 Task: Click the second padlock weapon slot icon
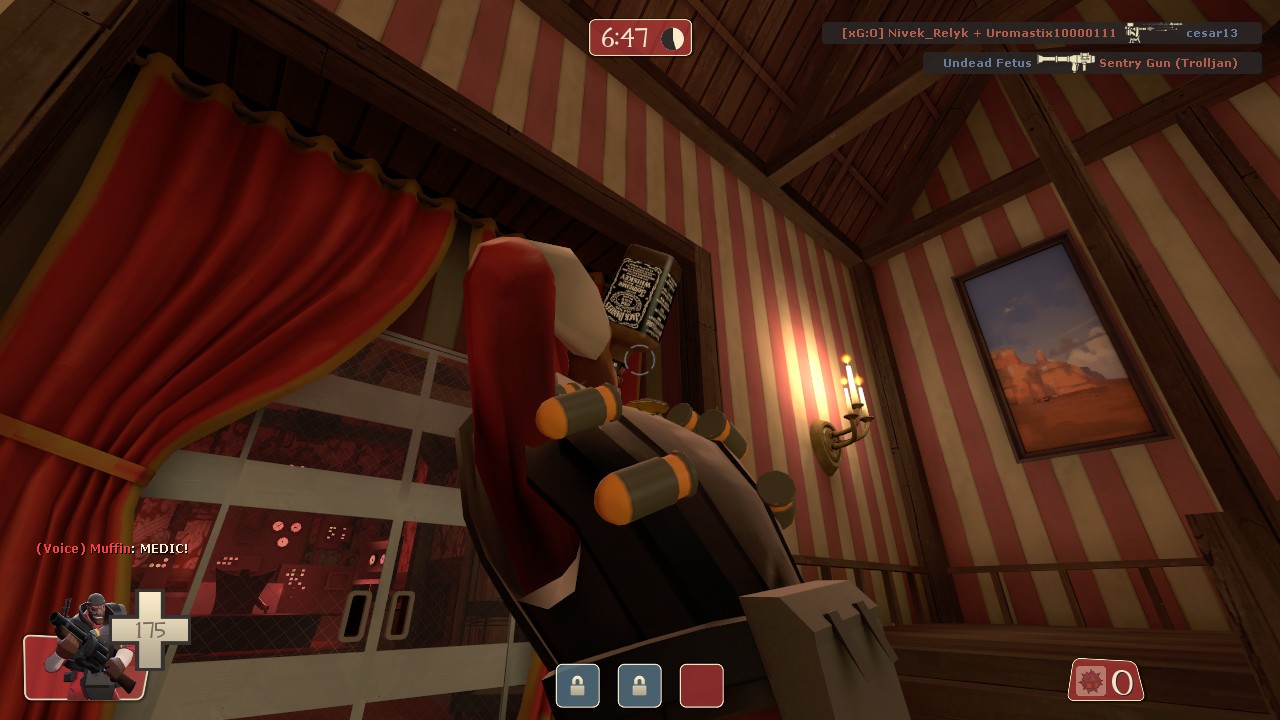coord(639,686)
